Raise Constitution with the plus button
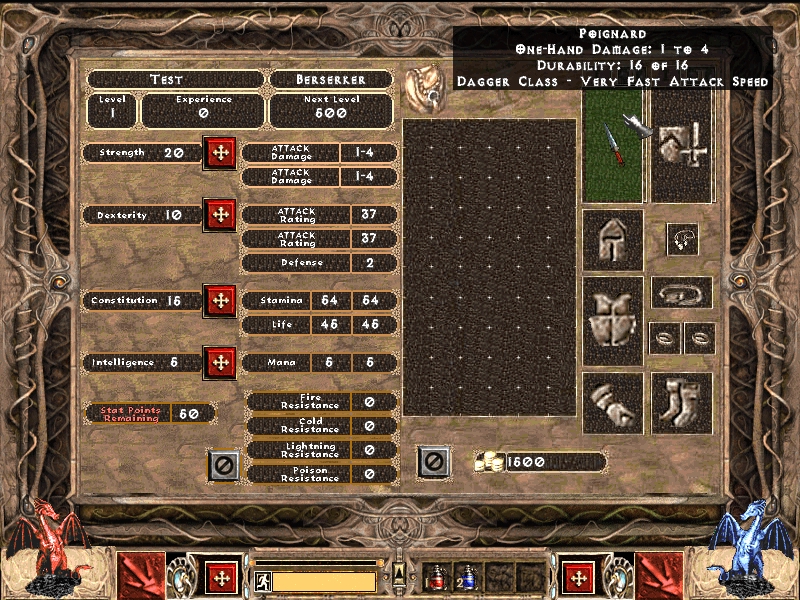800x600 pixels. click(x=219, y=300)
